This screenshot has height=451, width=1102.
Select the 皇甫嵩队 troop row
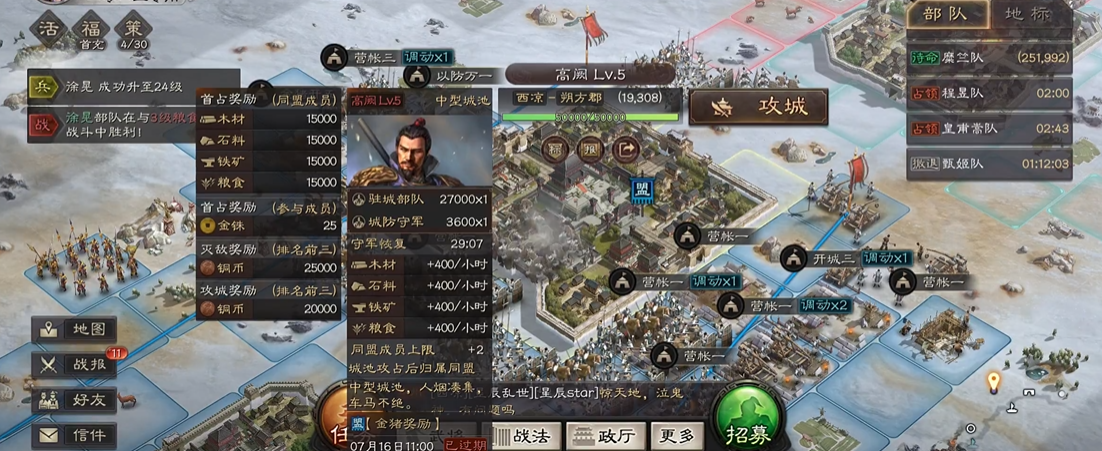point(989,128)
